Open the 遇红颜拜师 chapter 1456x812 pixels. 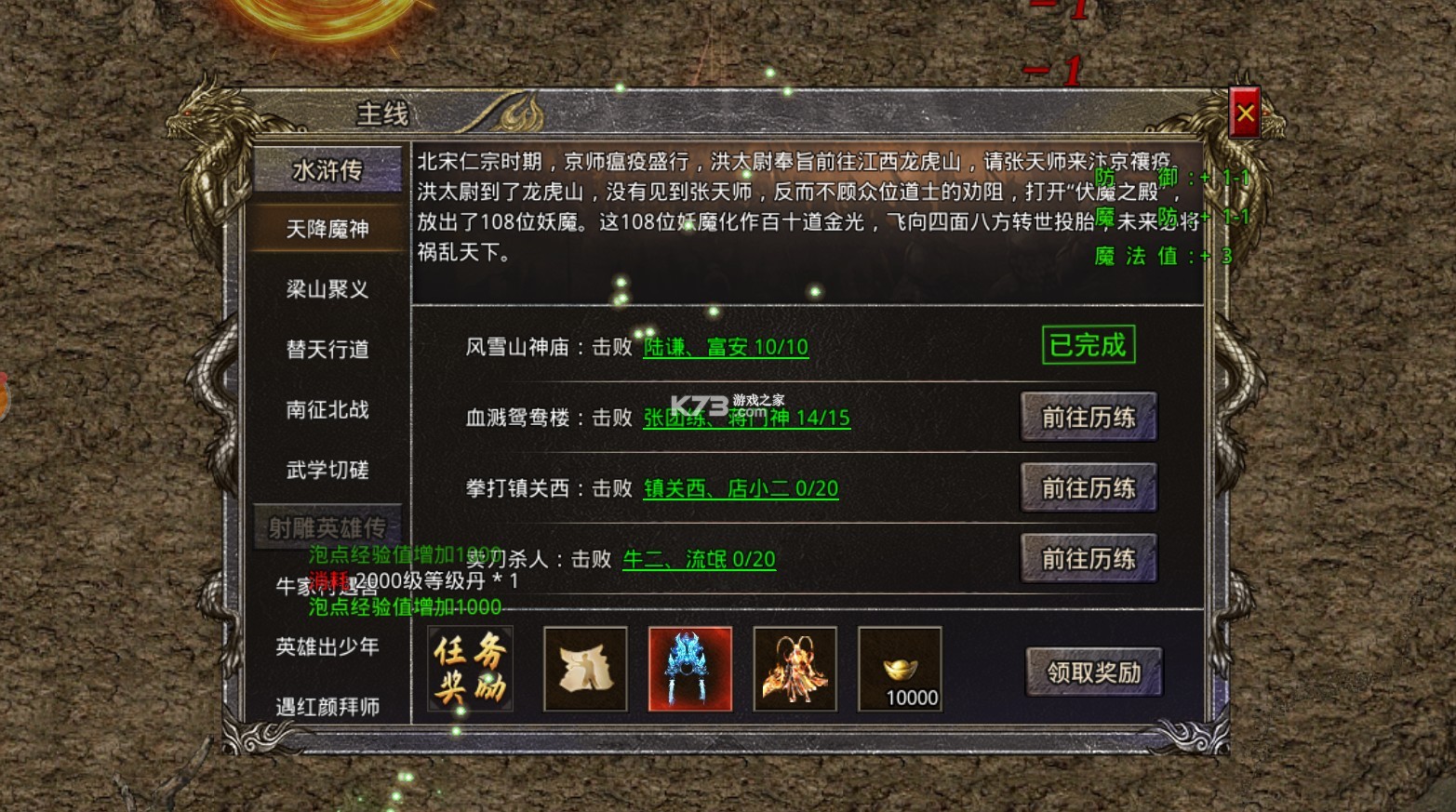click(x=327, y=707)
